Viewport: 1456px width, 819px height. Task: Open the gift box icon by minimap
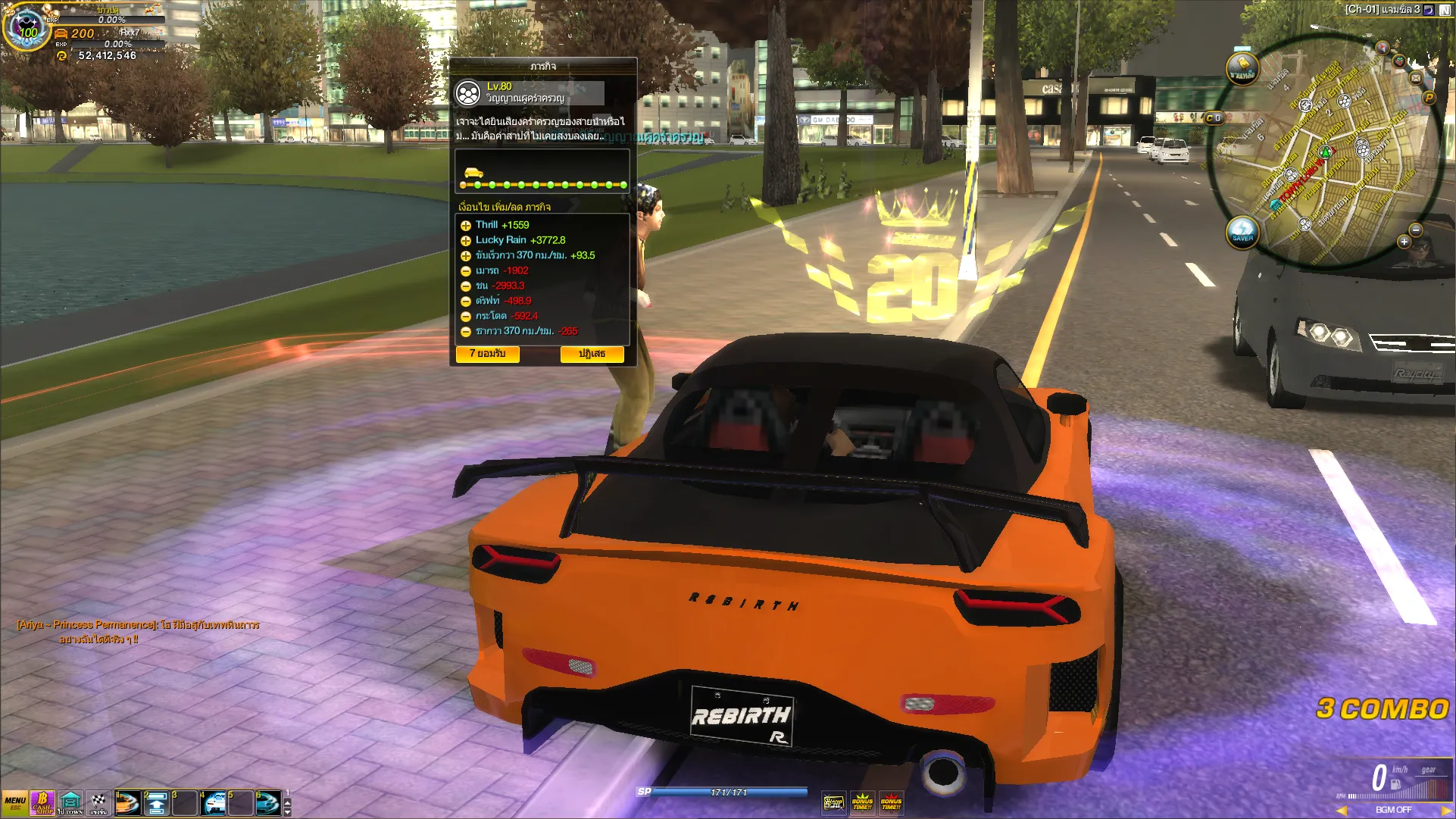(1399, 61)
